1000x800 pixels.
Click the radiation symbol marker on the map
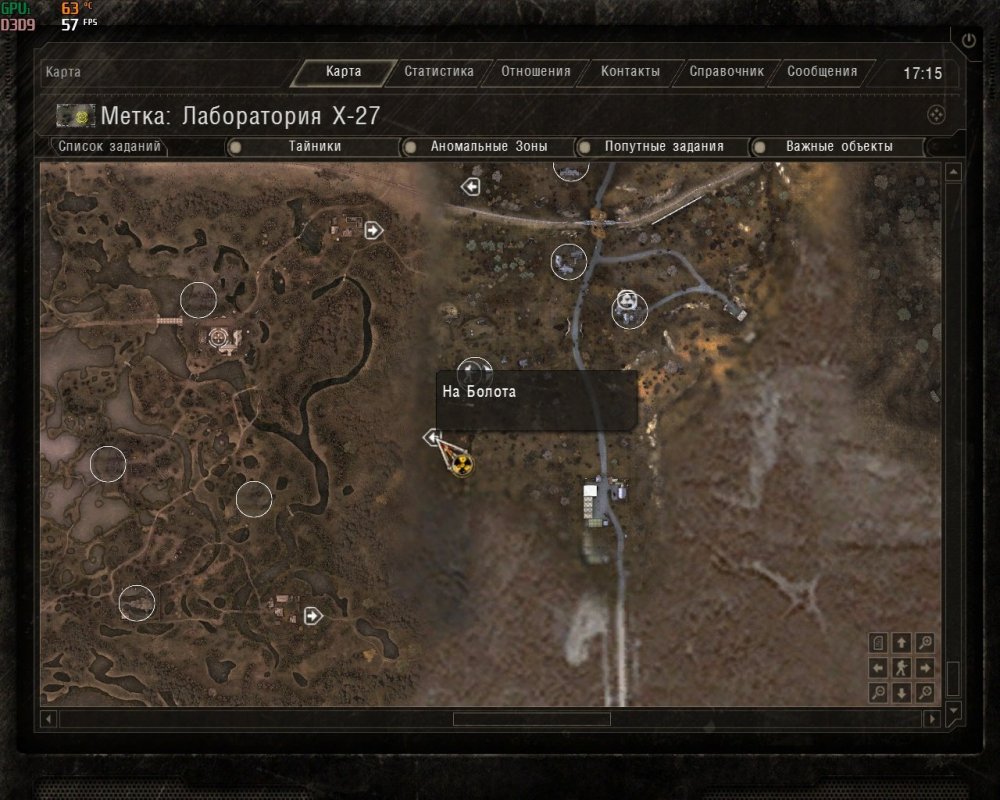click(x=461, y=464)
